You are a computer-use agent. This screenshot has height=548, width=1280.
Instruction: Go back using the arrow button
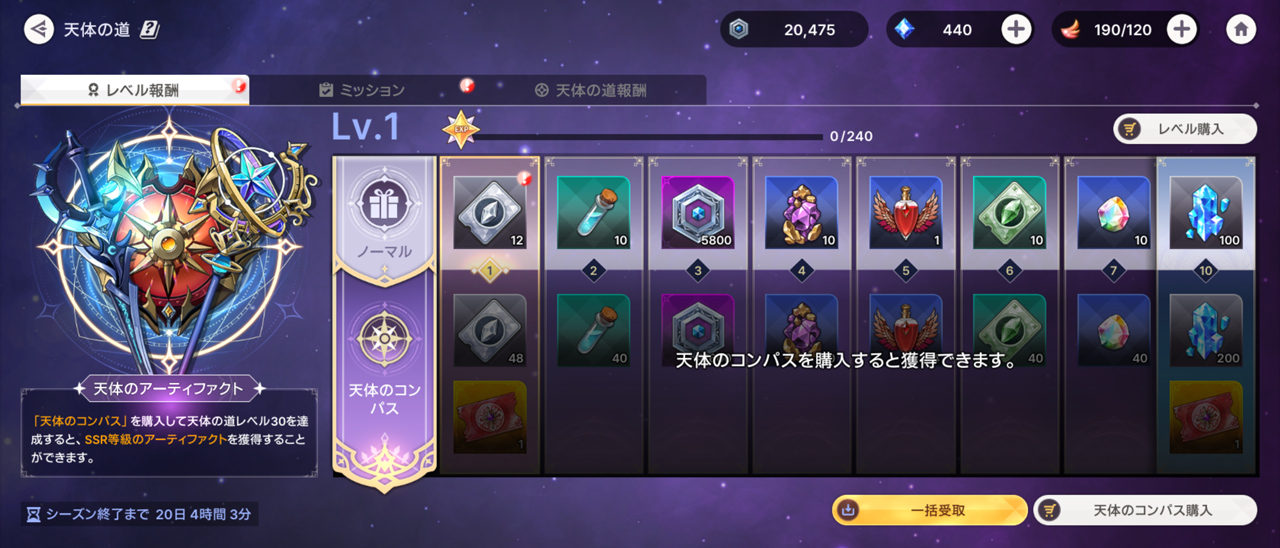tap(39, 29)
